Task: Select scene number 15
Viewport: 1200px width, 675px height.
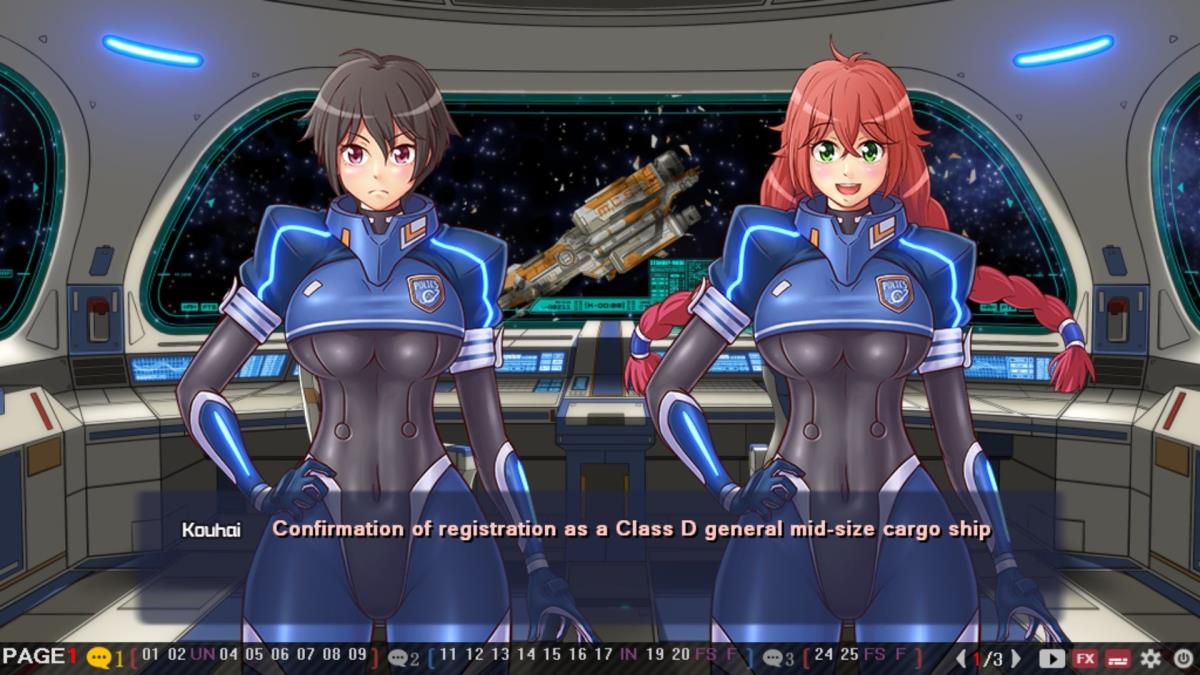Action: (551, 656)
